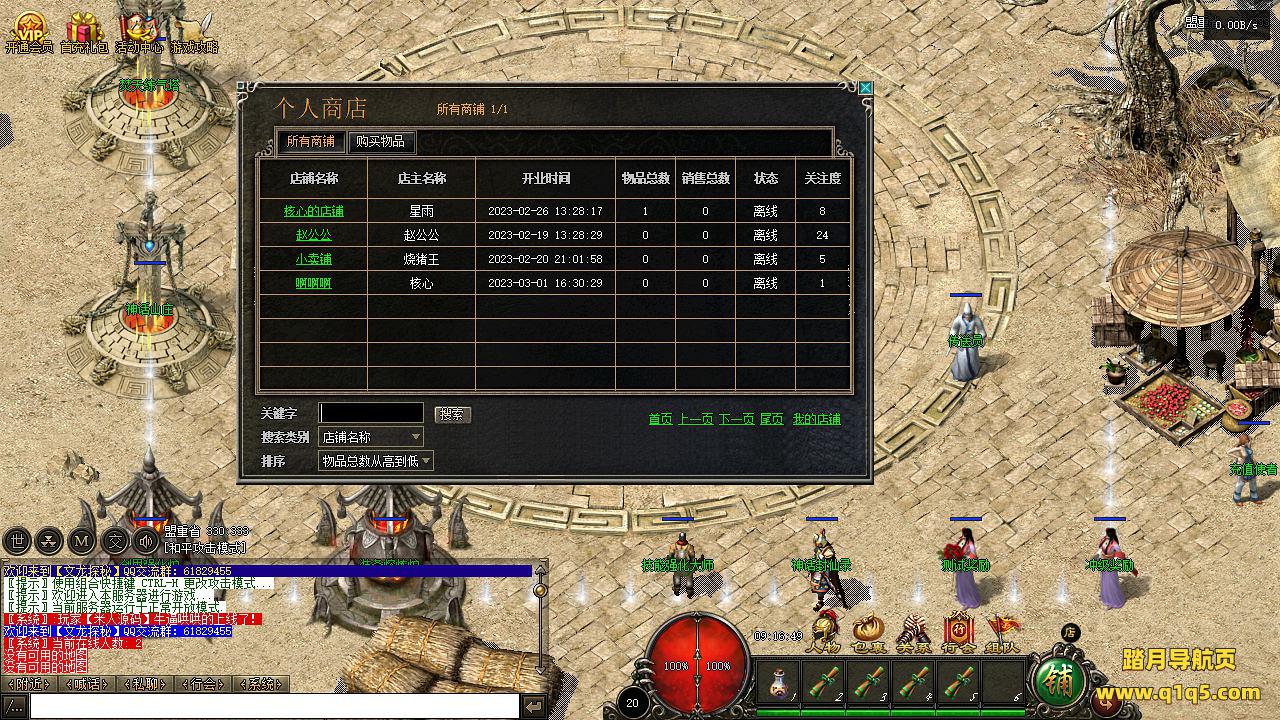
Task: Open the 包裹 bag inventory
Action: click(x=868, y=633)
